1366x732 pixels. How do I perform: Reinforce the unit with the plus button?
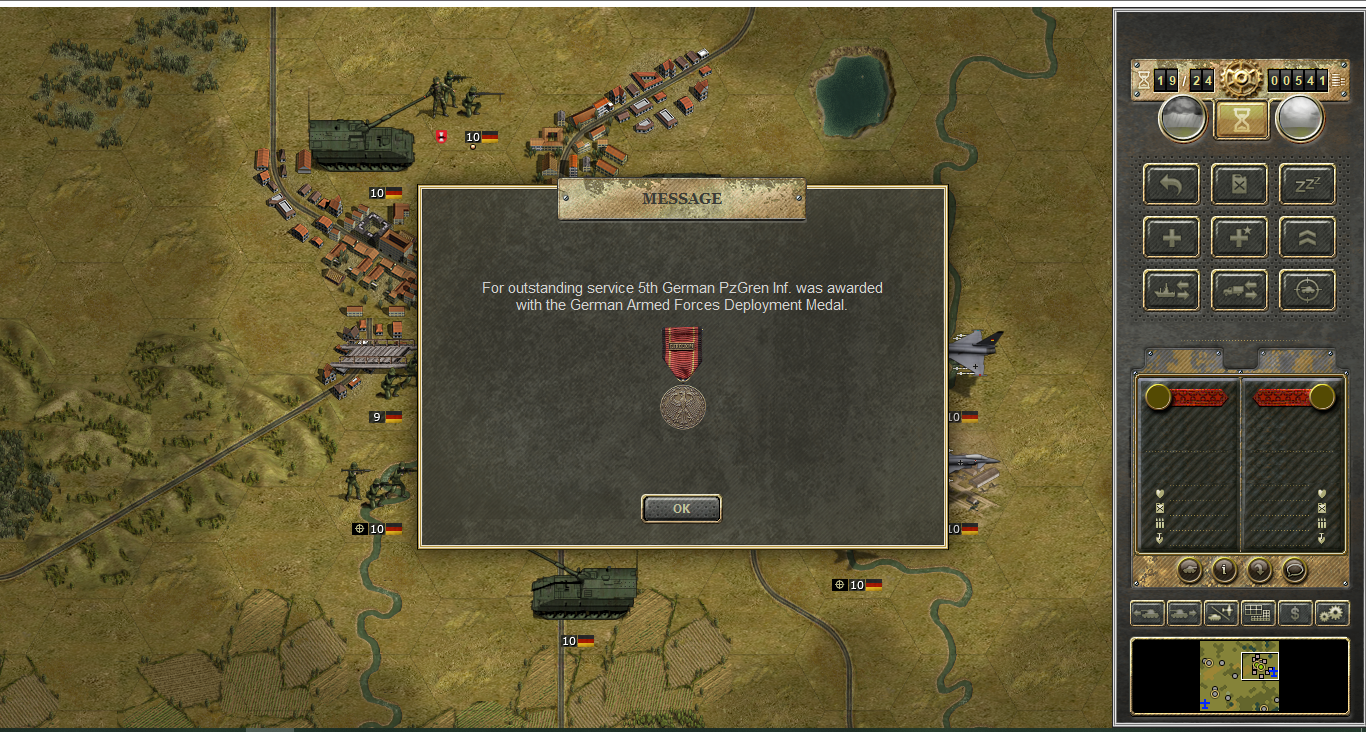[x=1171, y=238]
